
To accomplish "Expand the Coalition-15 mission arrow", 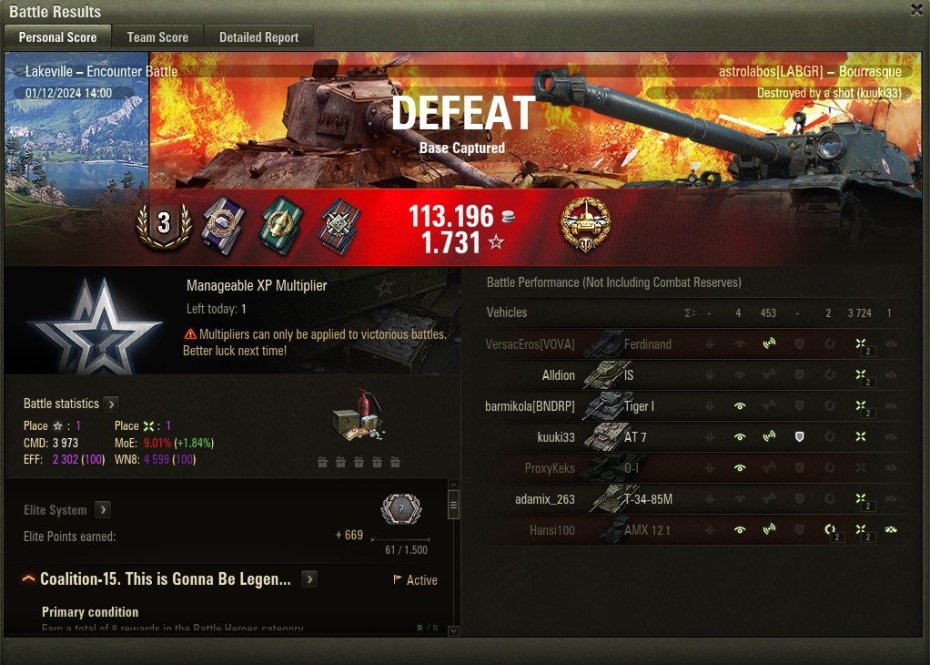I will pyautogui.click(x=310, y=579).
